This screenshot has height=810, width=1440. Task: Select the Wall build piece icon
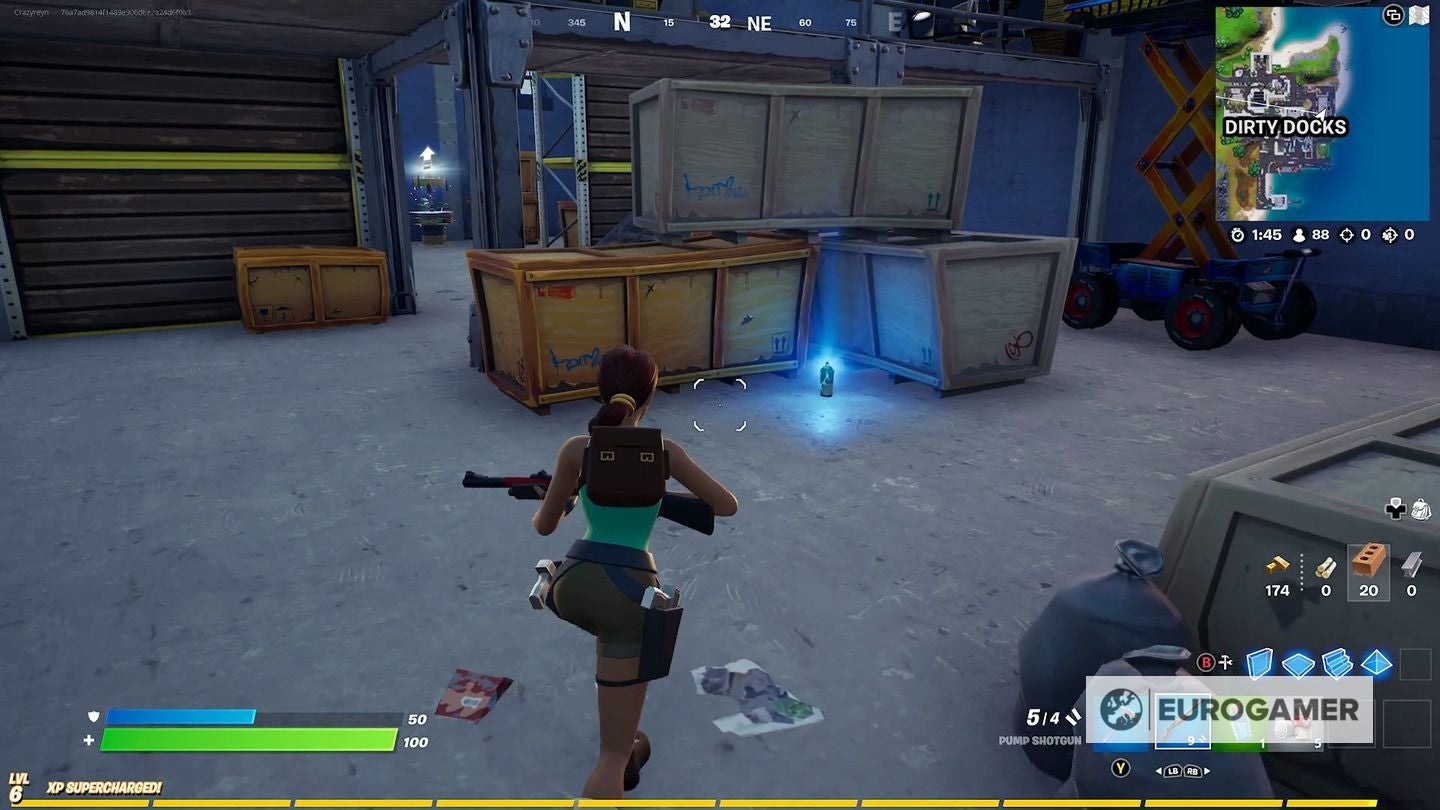tap(1259, 662)
